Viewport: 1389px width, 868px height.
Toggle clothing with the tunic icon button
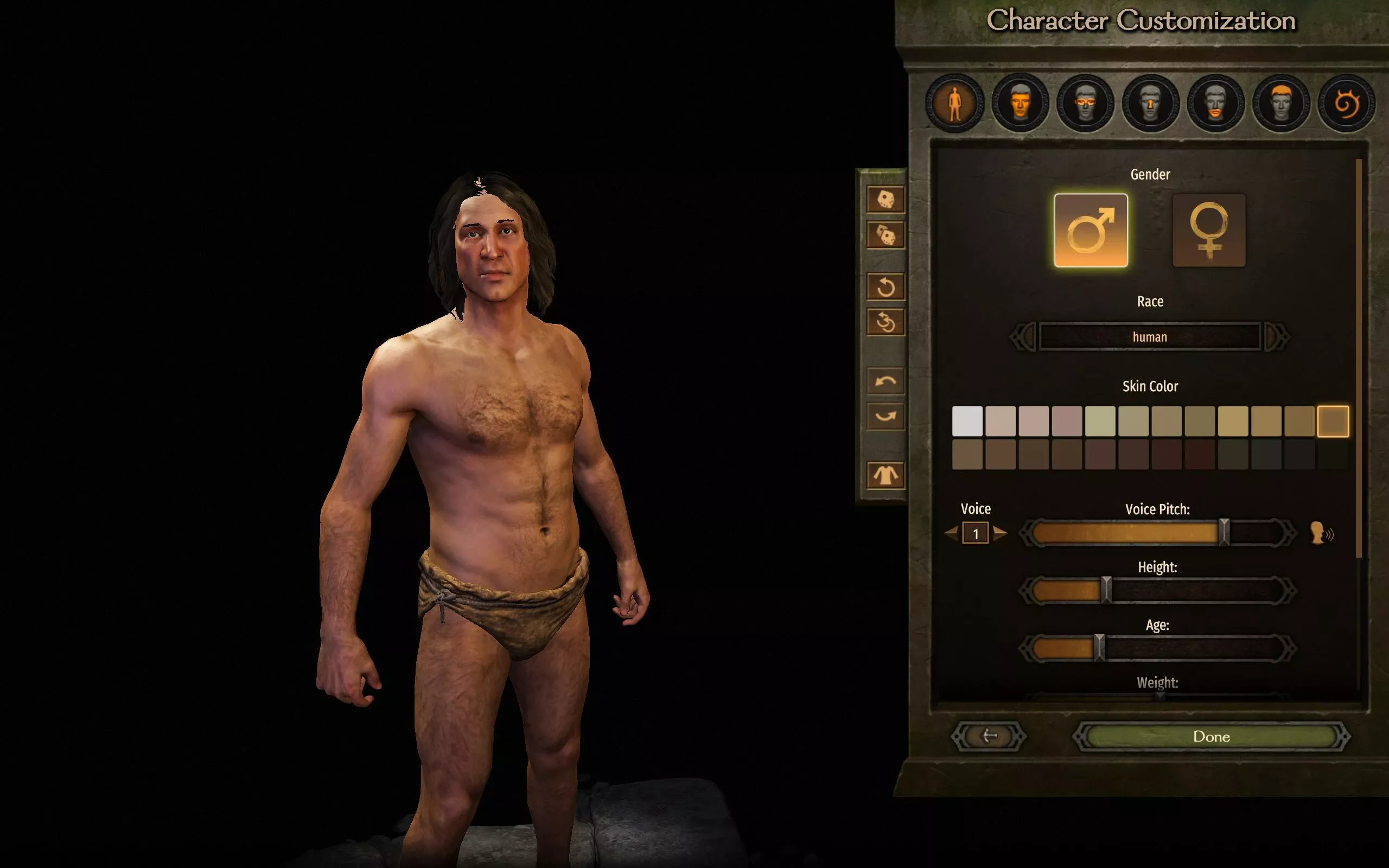[885, 475]
